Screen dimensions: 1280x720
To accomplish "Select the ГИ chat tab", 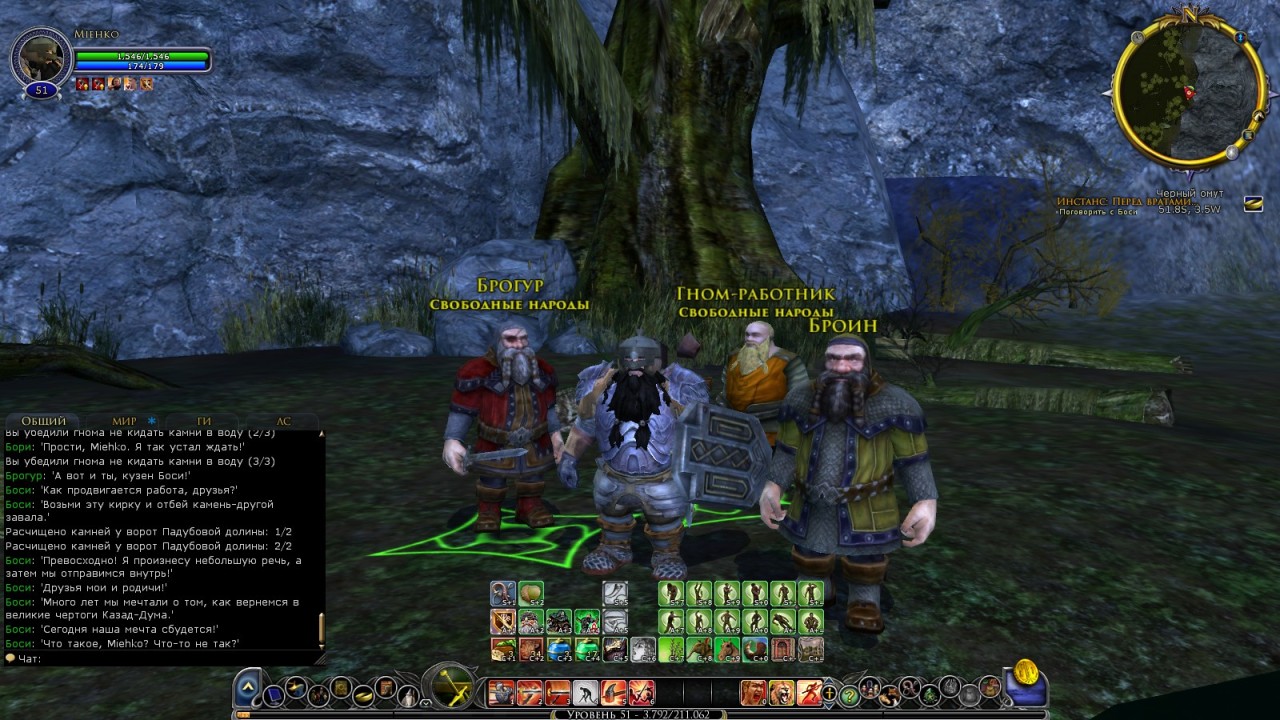I will click(x=204, y=421).
